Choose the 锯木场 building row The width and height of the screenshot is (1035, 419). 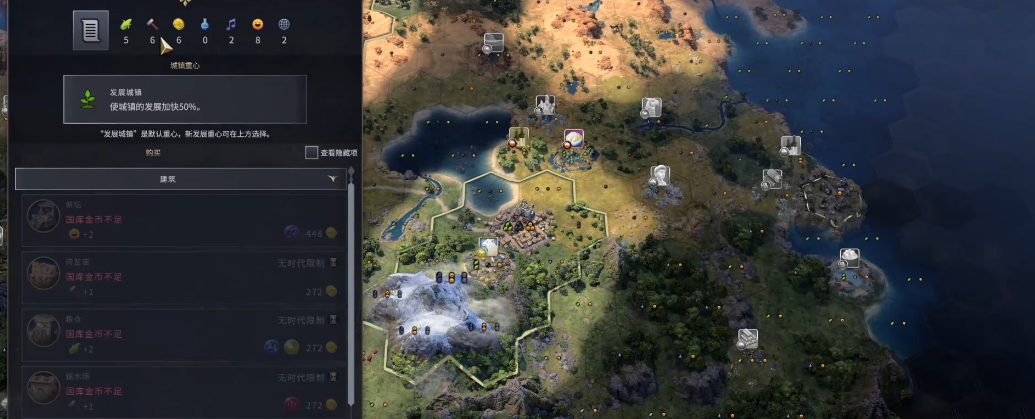(x=184, y=390)
